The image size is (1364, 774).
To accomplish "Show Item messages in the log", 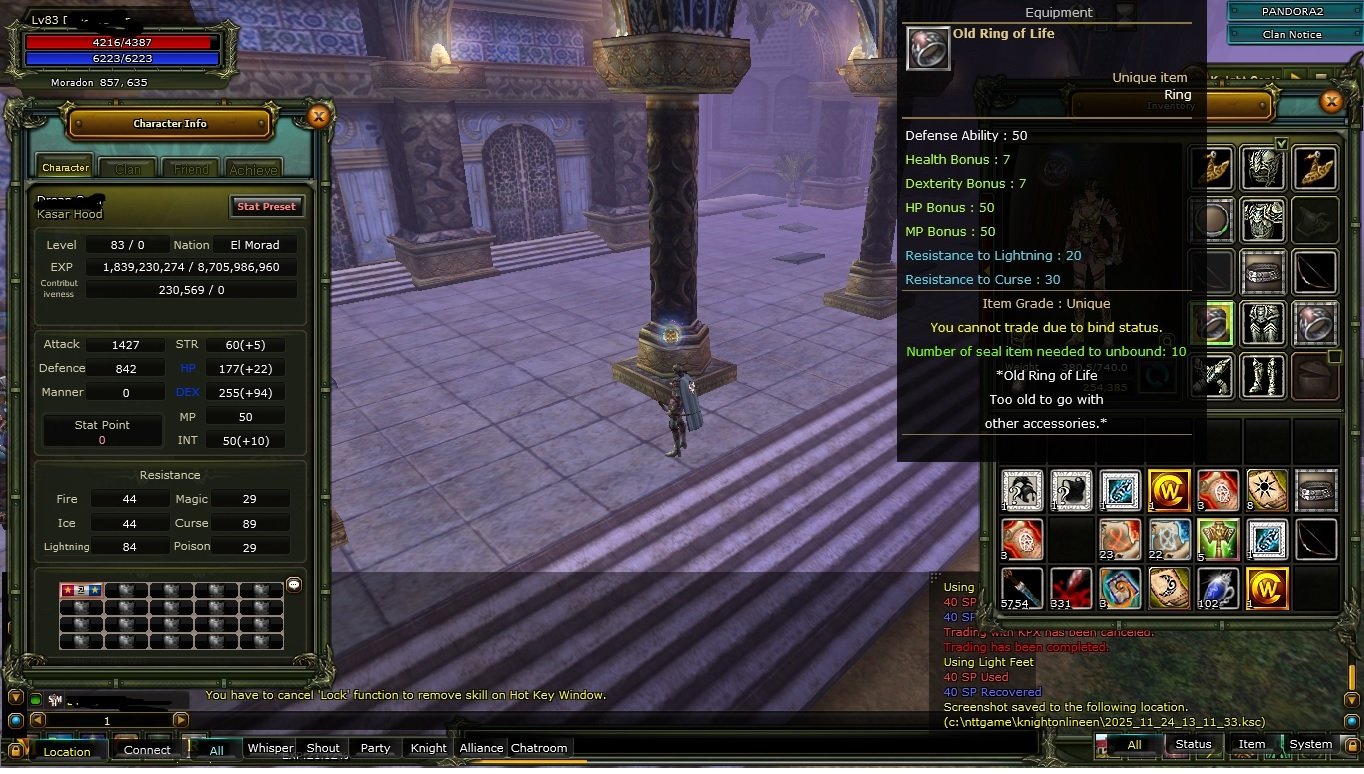I will click(1252, 744).
